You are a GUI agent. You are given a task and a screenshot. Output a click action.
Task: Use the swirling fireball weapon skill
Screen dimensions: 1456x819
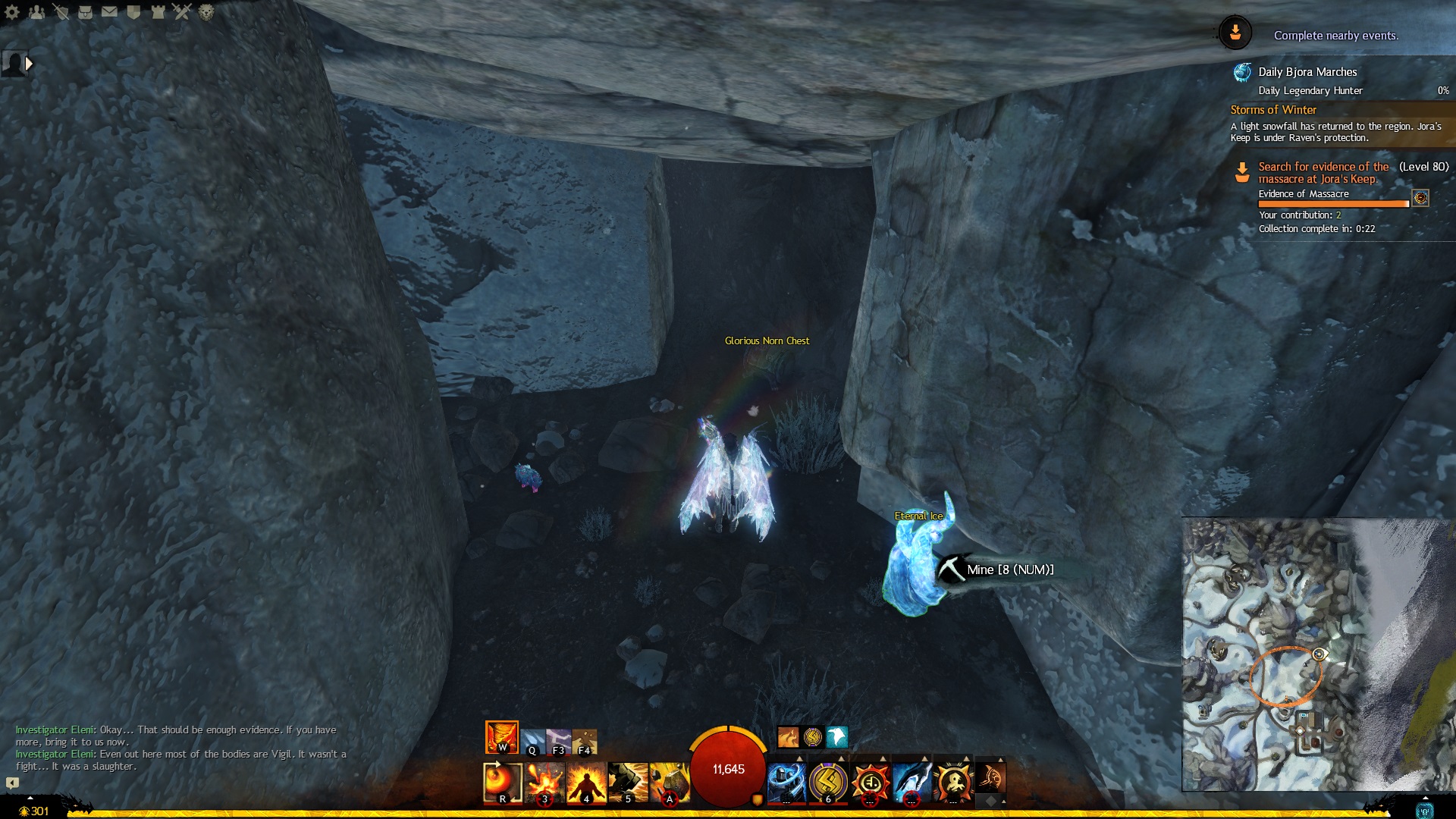[502, 782]
